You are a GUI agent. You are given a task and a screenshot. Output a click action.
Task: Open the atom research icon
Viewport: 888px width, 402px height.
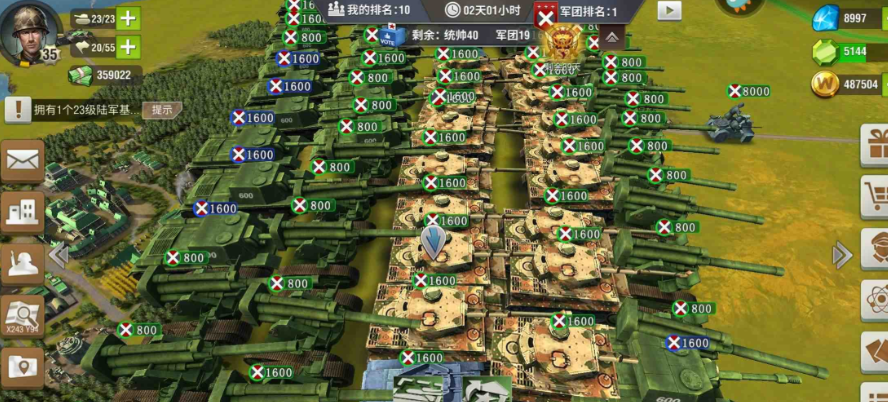[x=876, y=298]
